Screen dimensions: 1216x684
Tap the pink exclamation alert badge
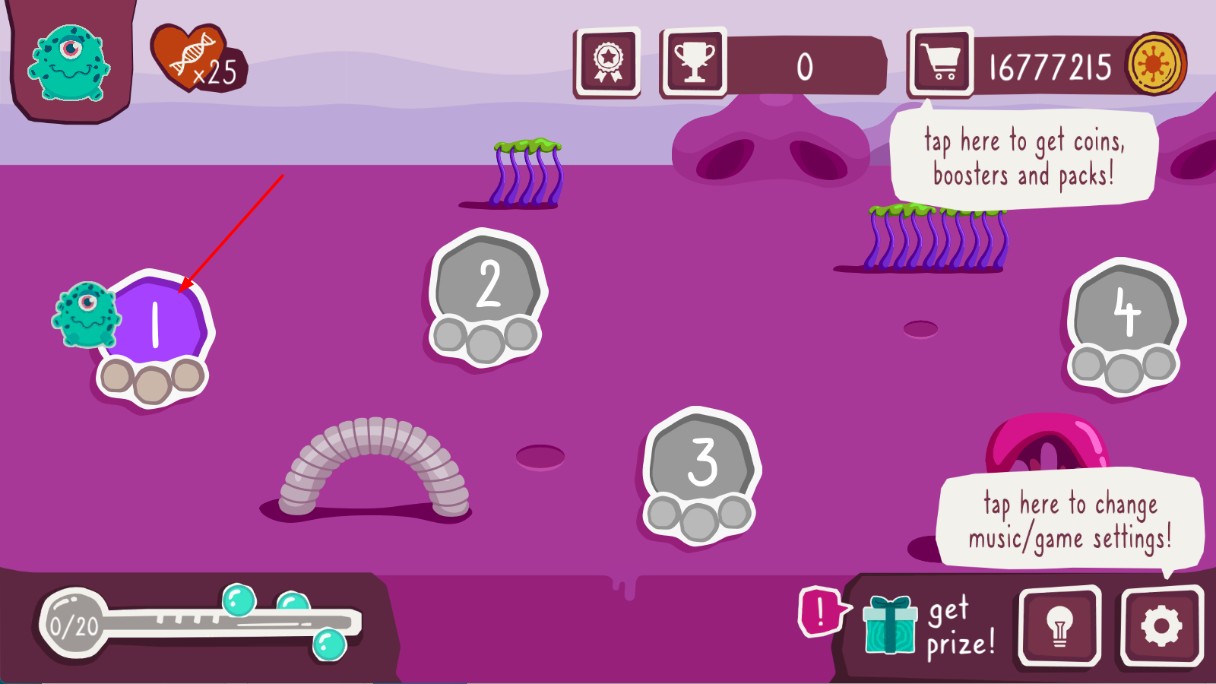tap(818, 612)
